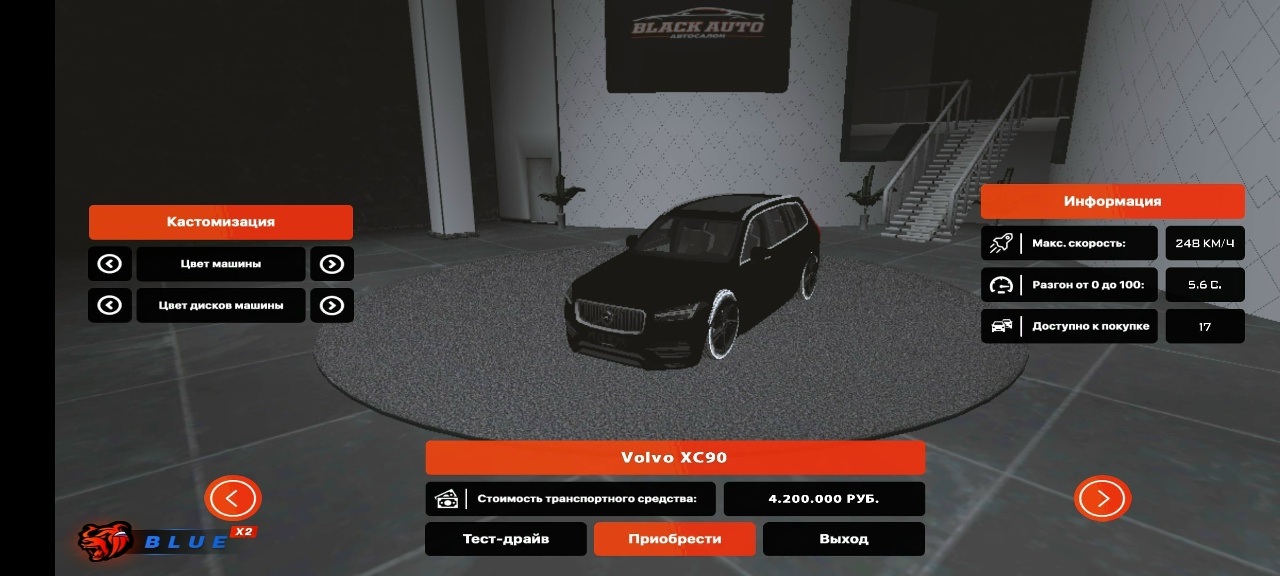
Task: Choose next wheel rim color
Action: (x=332, y=305)
